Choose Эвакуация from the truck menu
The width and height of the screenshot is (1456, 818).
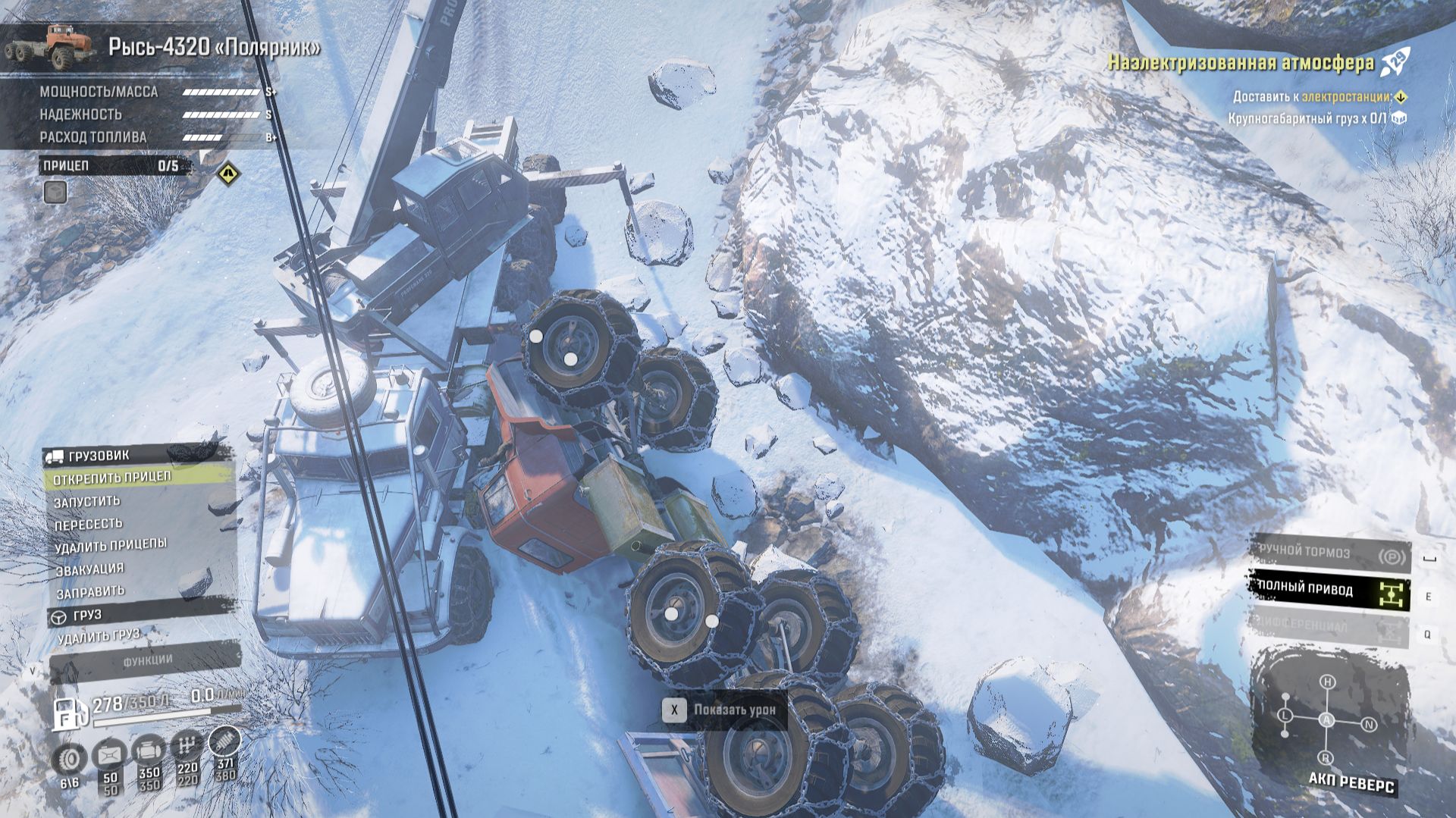(x=89, y=569)
